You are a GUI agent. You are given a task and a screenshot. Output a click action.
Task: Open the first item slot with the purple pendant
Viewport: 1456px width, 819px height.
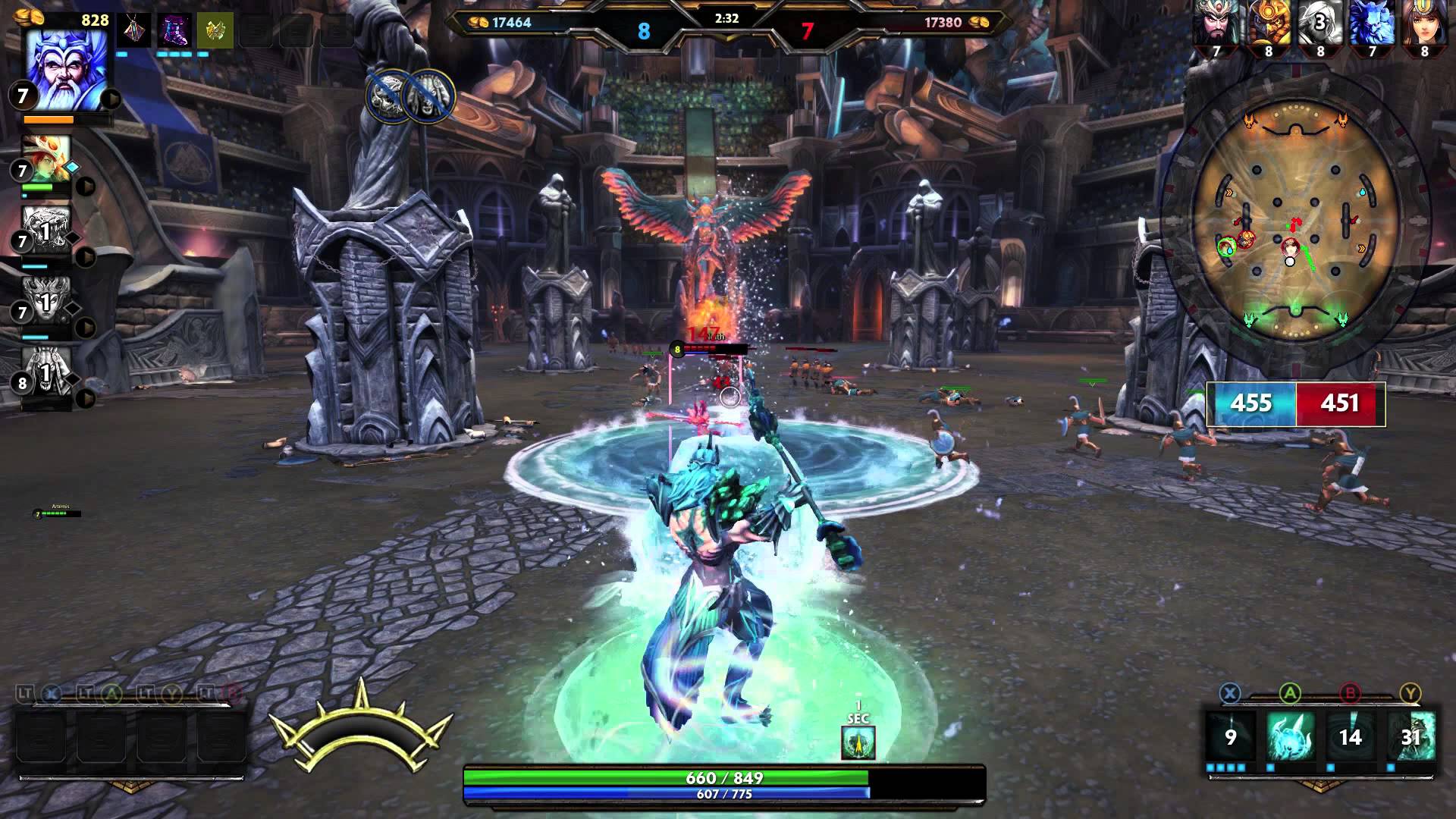click(x=134, y=30)
